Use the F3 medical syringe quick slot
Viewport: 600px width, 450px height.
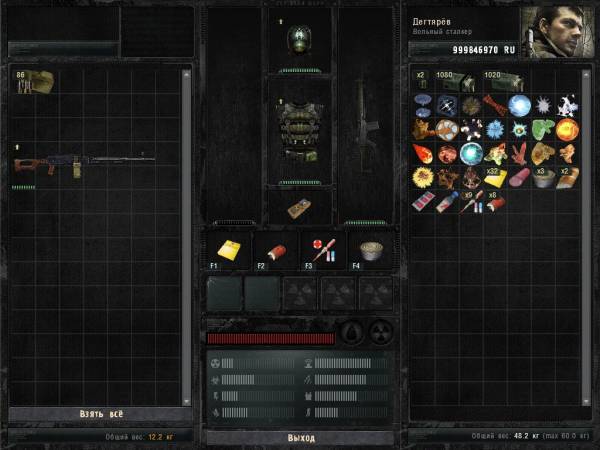click(x=323, y=251)
